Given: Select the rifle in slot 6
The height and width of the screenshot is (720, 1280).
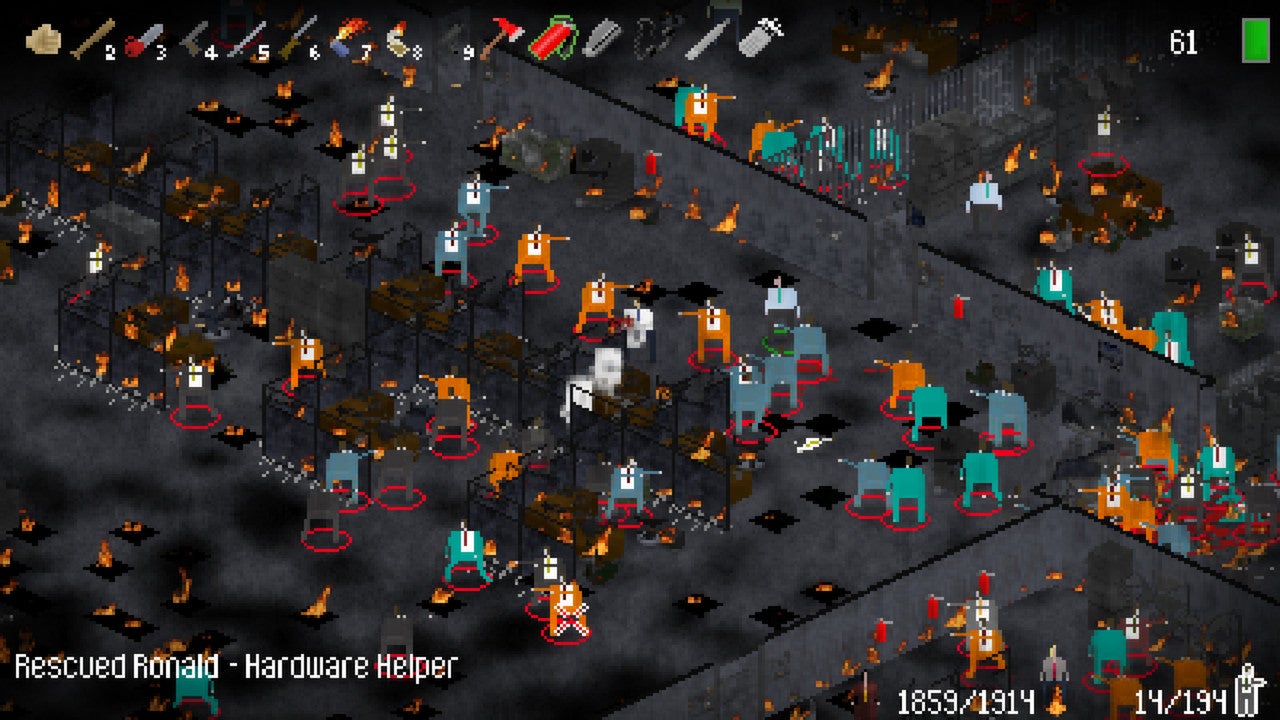Looking at the screenshot, I should tap(296, 40).
